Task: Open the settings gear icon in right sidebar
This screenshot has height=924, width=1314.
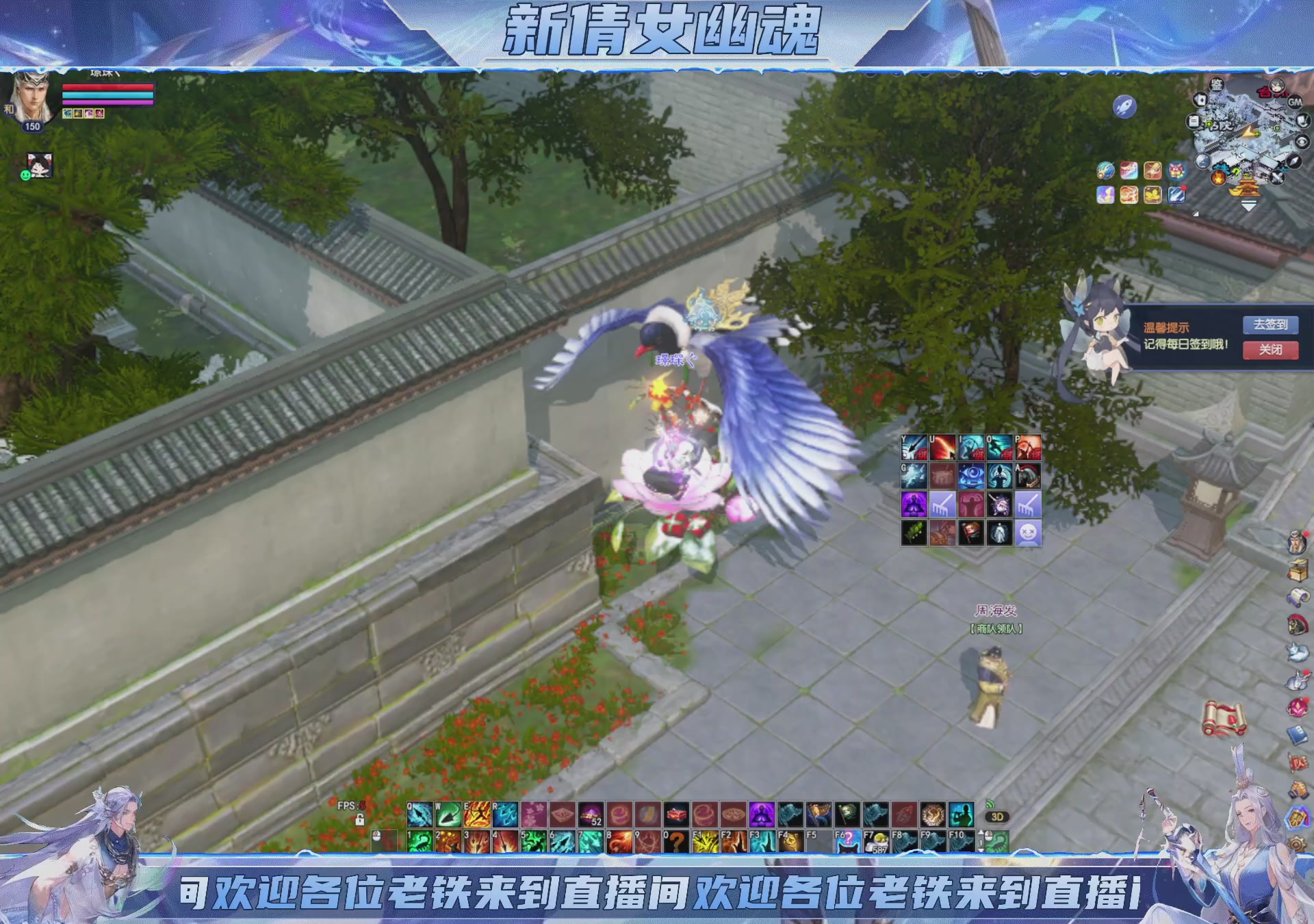Action: click(x=1297, y=843)
